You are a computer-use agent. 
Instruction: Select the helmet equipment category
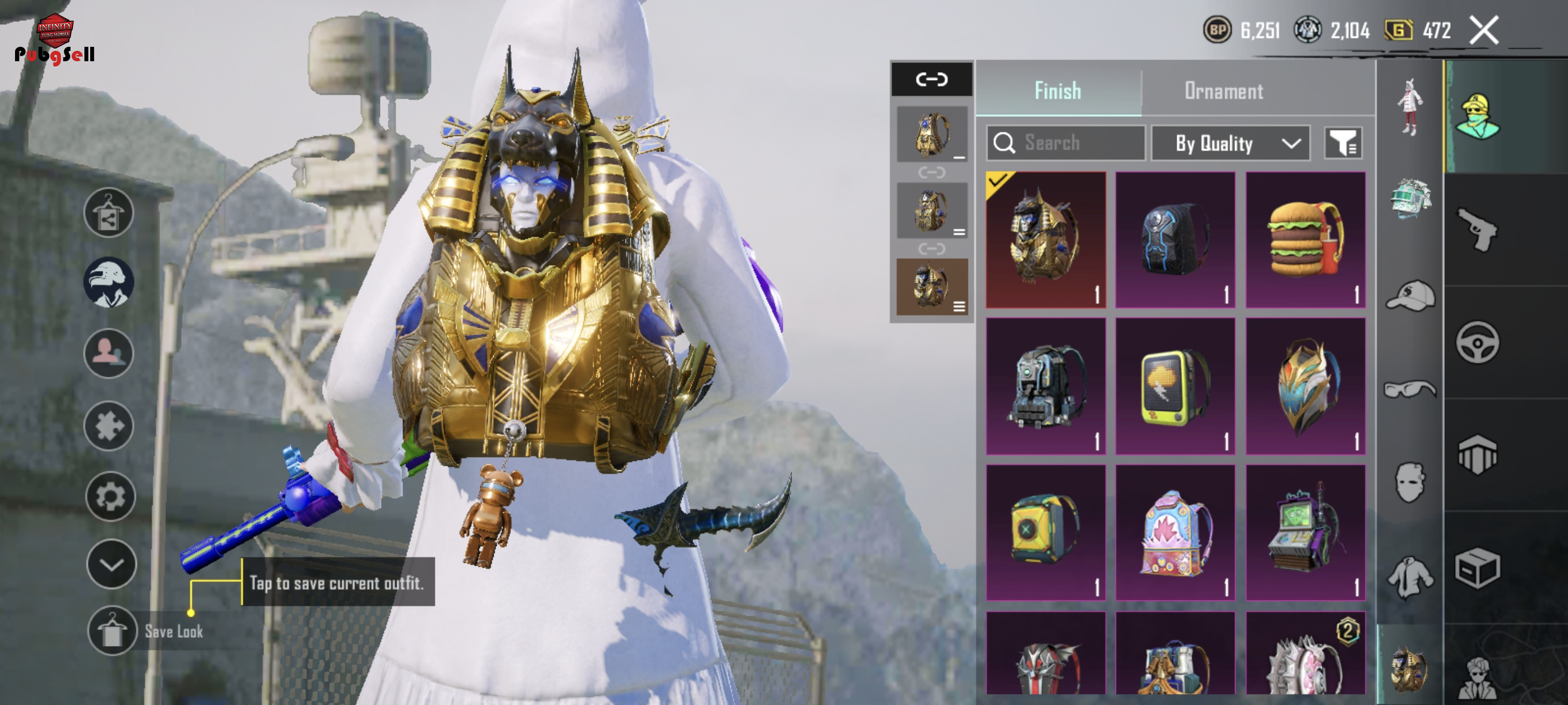[1410, 198]
